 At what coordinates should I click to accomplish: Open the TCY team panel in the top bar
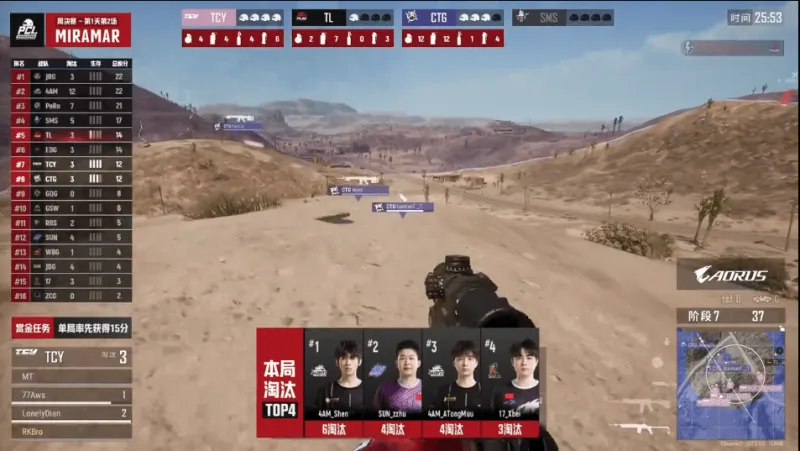click(x=232, y=17)
